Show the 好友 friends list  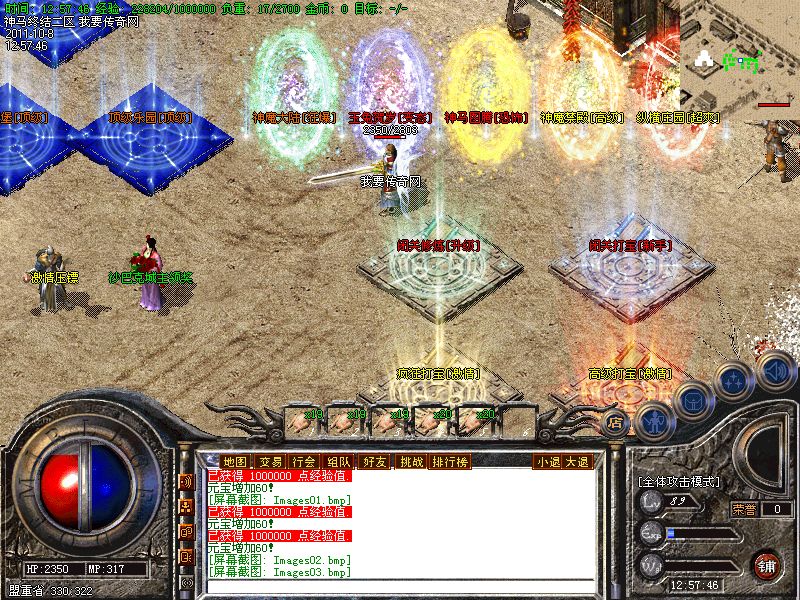point(375,461)
